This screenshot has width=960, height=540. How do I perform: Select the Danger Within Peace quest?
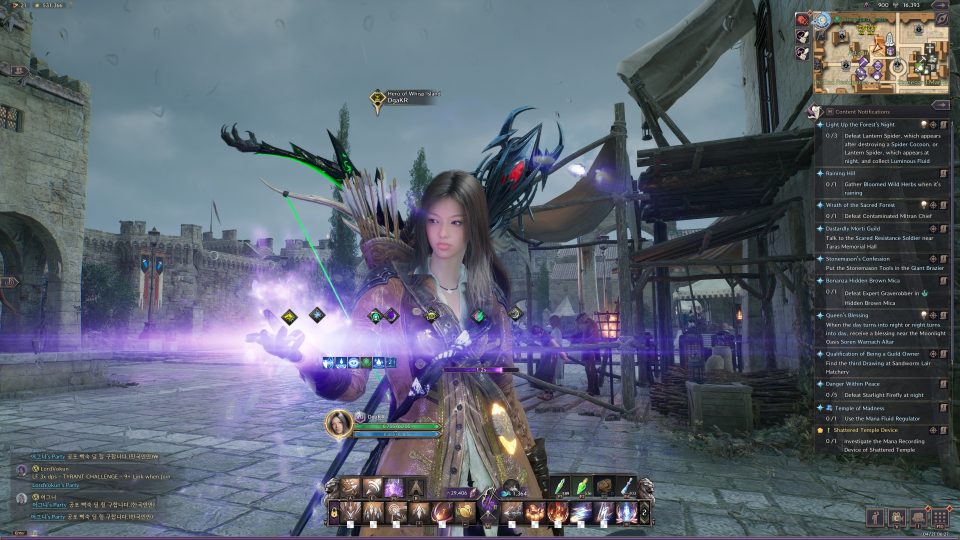pyautogui.click(x=855, y=384)
